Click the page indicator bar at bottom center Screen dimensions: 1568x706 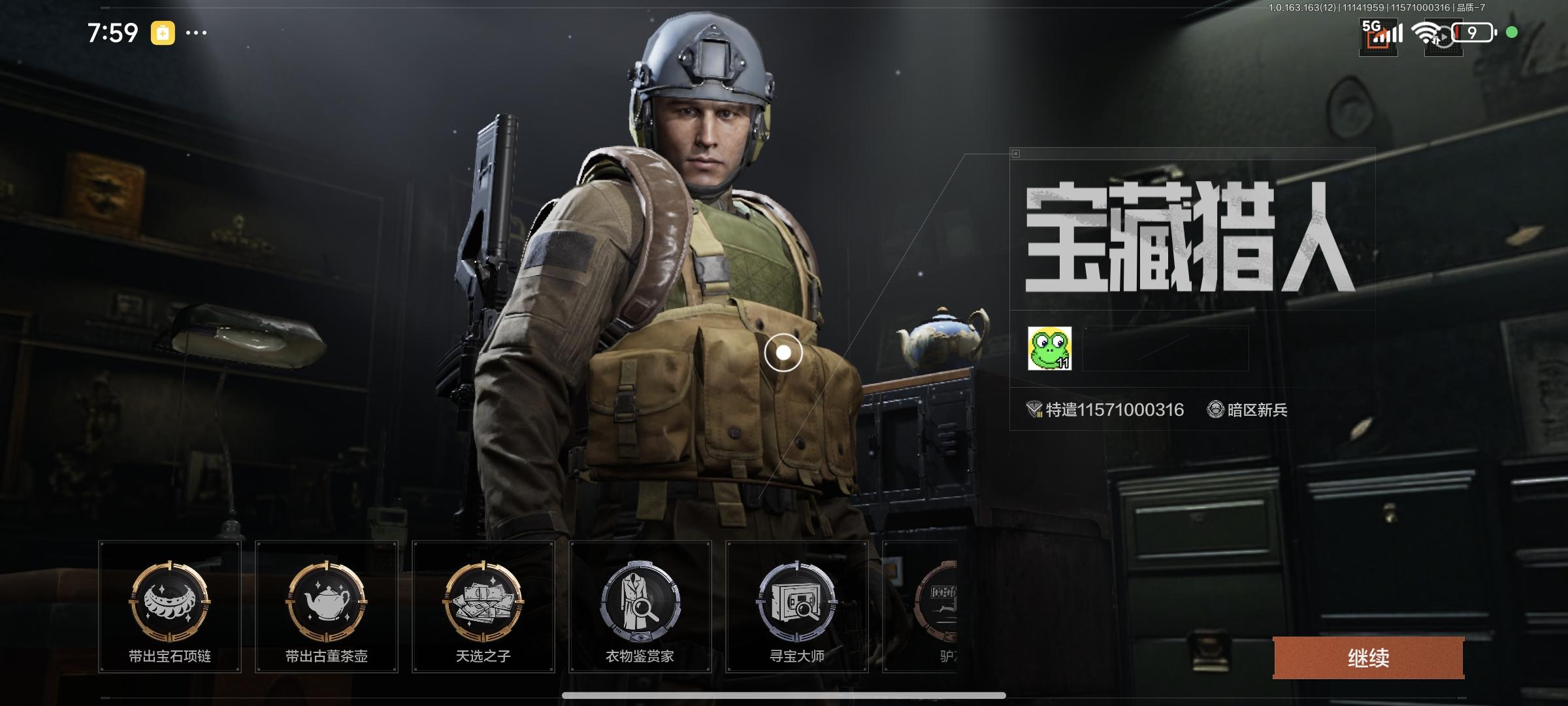(x=784, y=696)
